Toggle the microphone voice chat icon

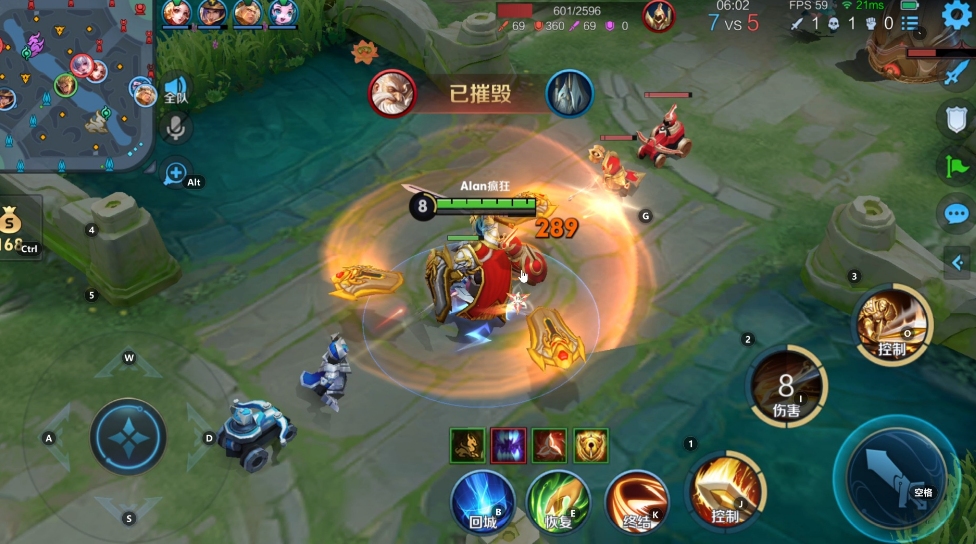(177, 128)
